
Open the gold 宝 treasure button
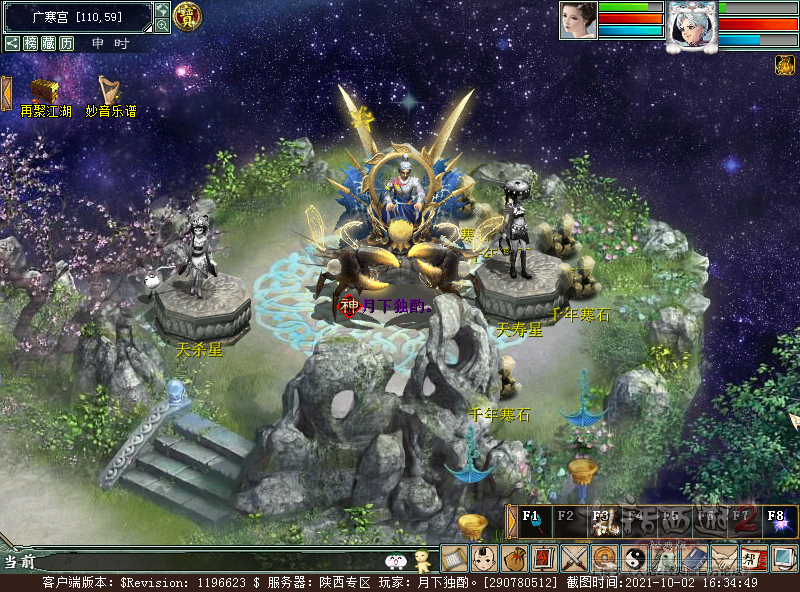[186, 16]
